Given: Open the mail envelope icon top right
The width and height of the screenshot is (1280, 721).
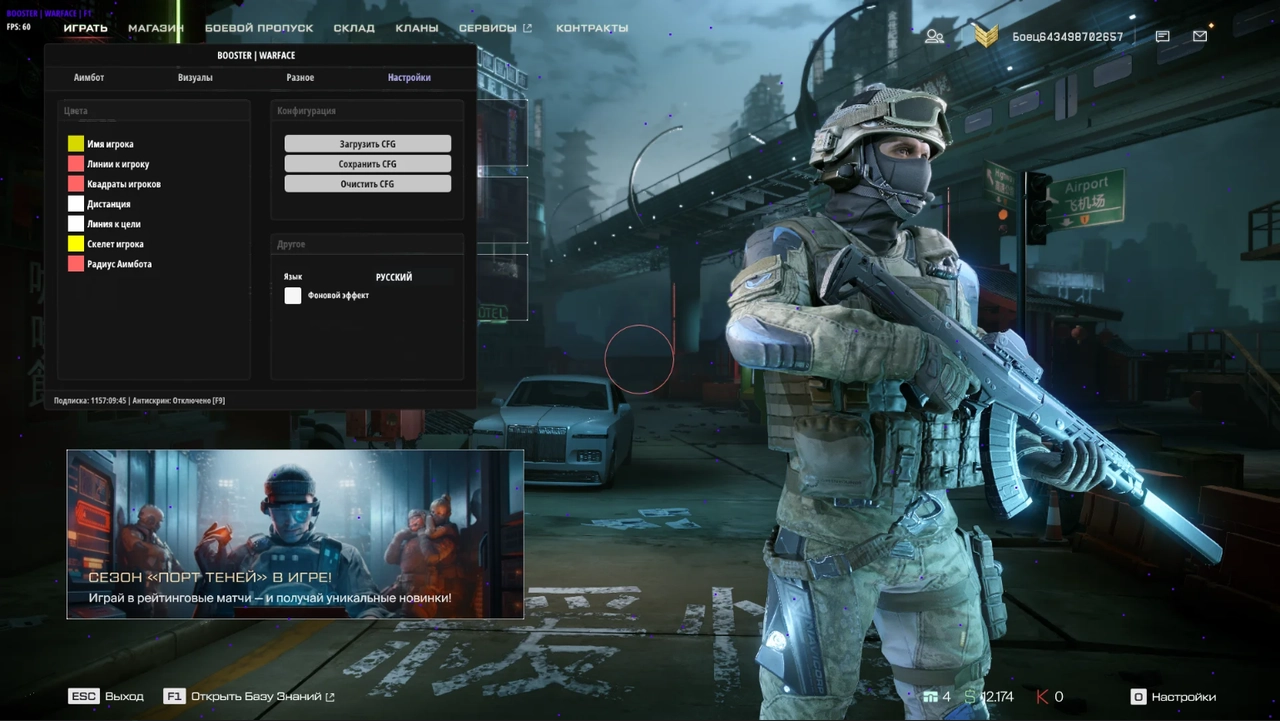Looking at the screenshot, I should 1199,35.
